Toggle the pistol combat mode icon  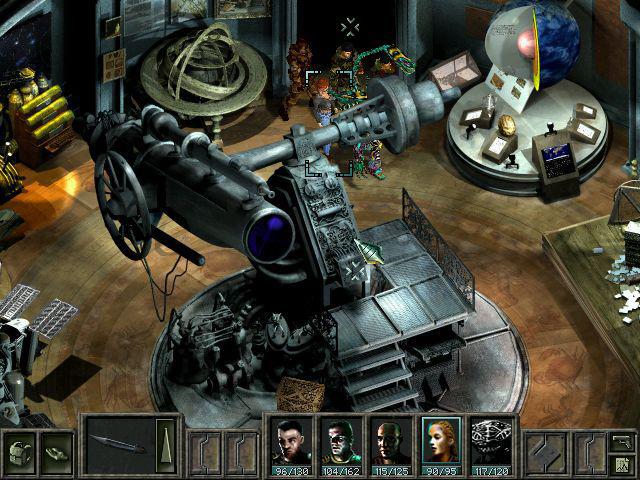click(x=622, y=439)
